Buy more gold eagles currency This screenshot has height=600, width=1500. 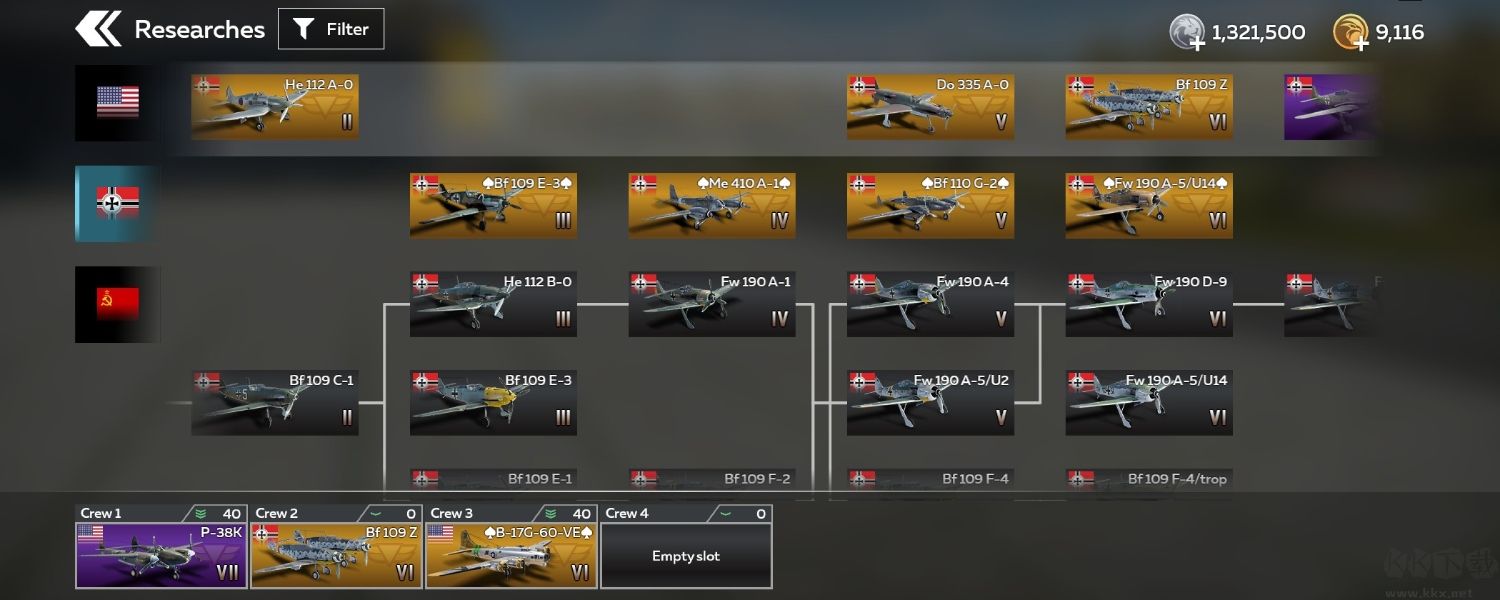click(1350, 34)
